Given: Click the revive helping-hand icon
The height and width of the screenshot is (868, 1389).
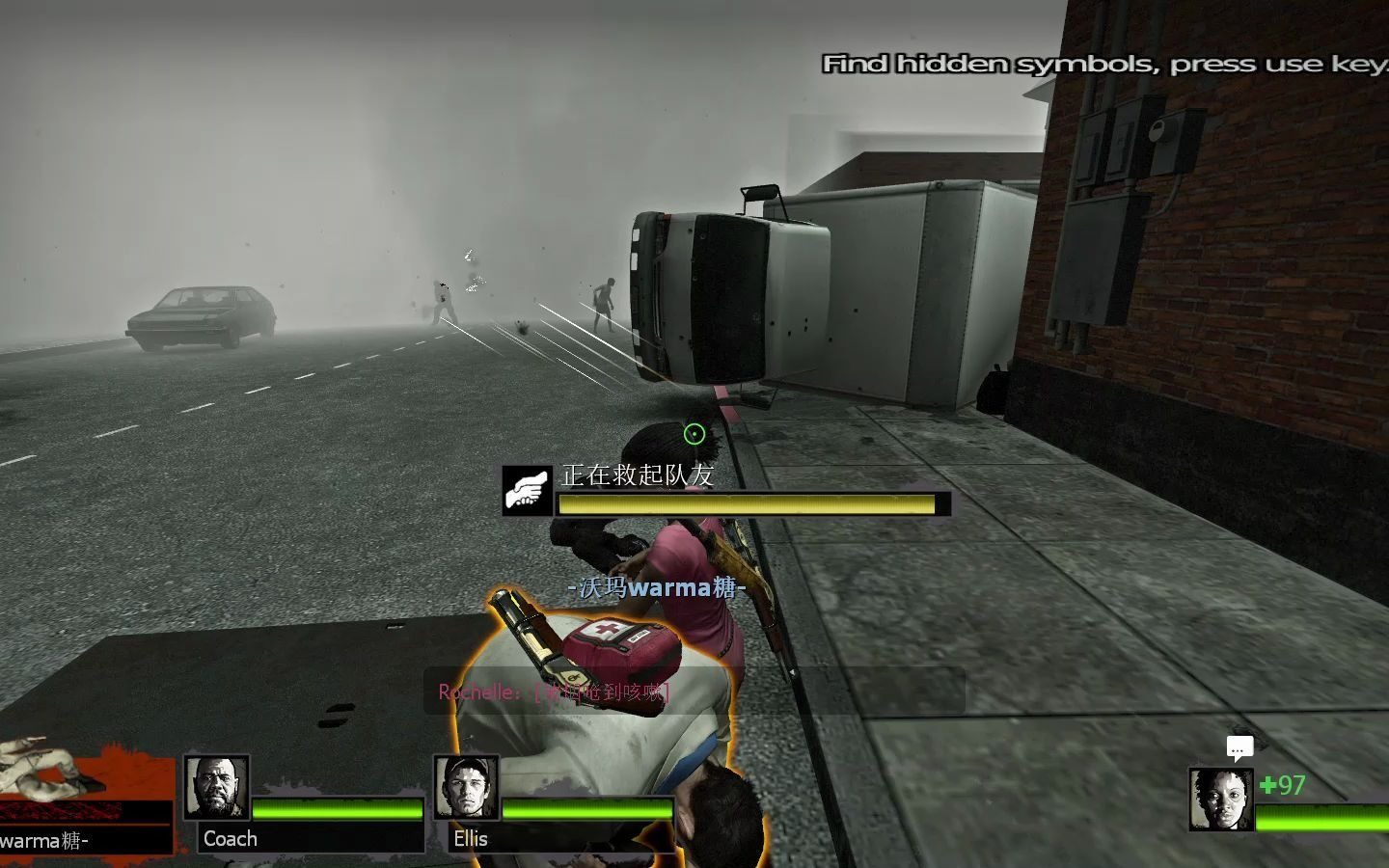Looking at the screenshot, I should click(x=527, y=491).
